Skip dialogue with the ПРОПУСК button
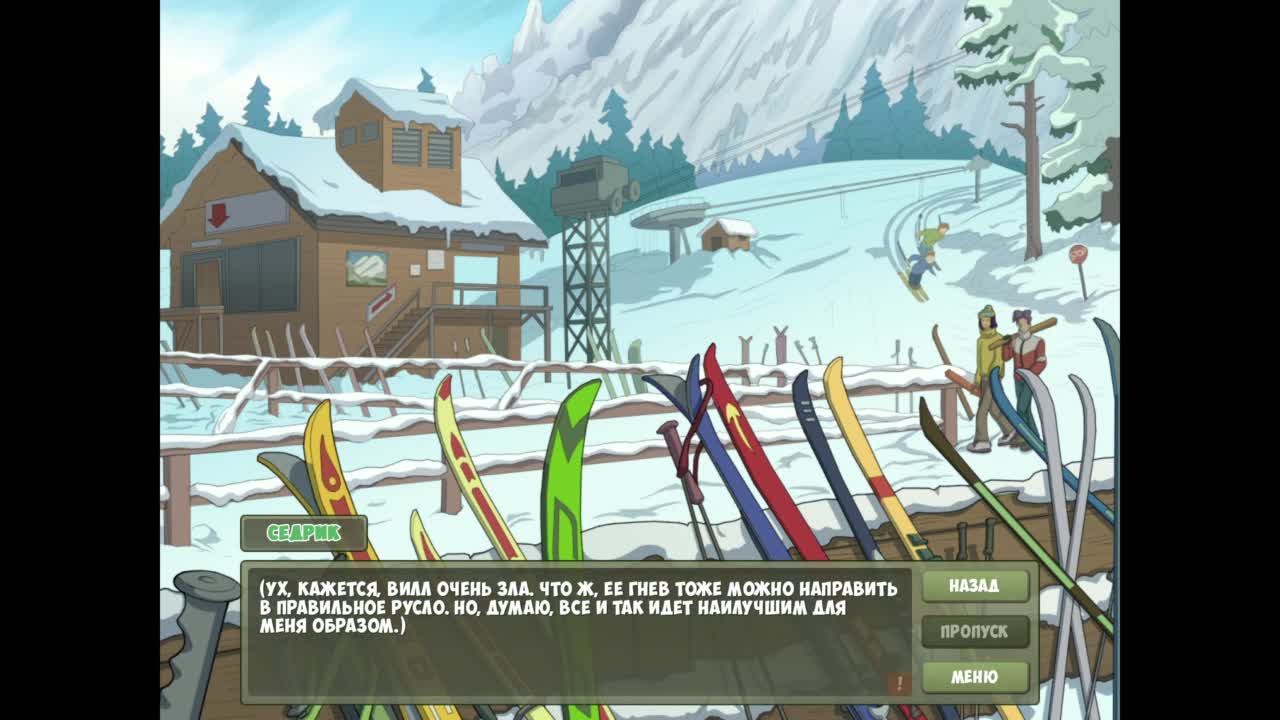The image size is (1280, 720). click(x=974, y=632)
